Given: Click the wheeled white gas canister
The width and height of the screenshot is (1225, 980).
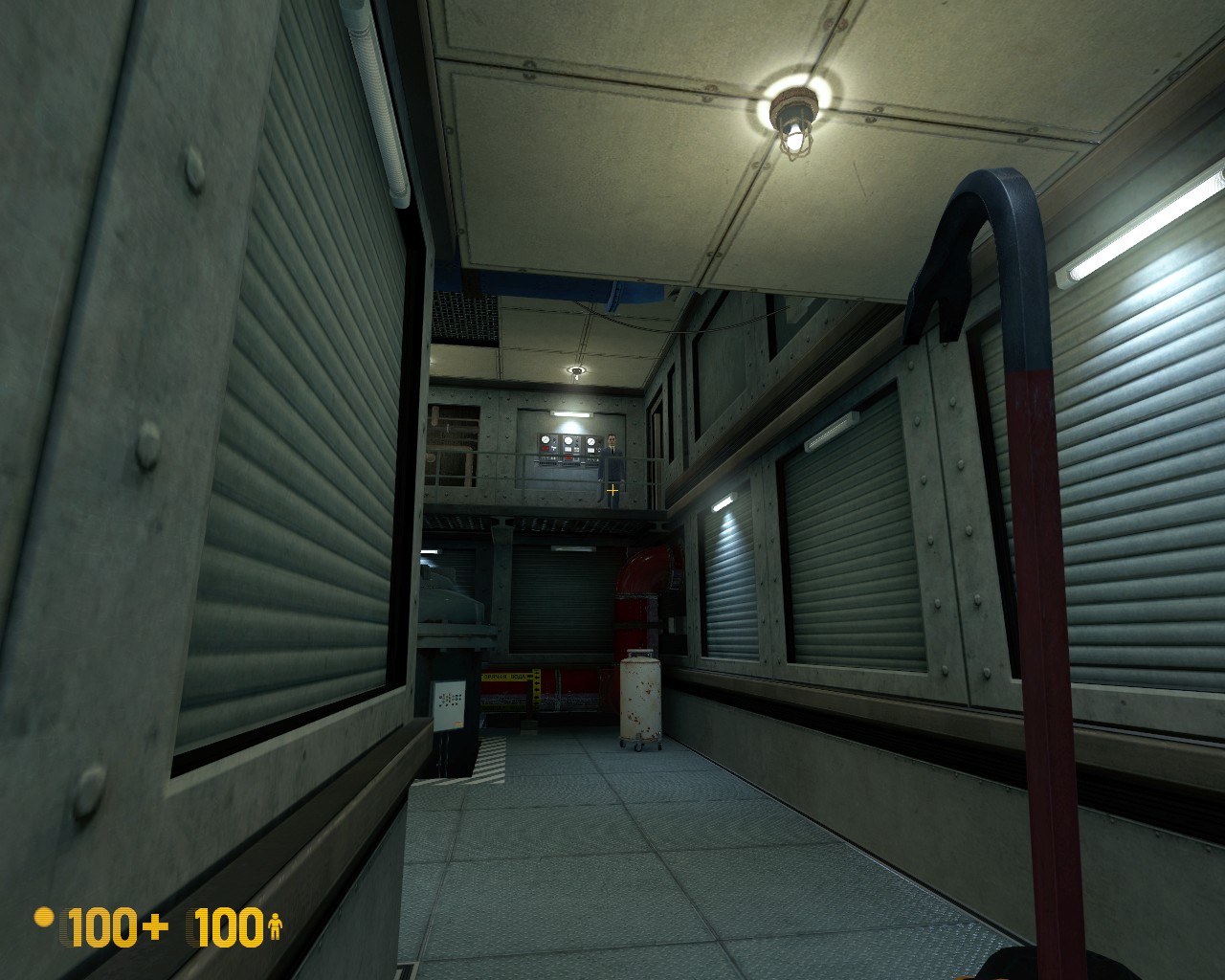Looking at the screenshot, I should pyautogui.click(x=639, y=700).
